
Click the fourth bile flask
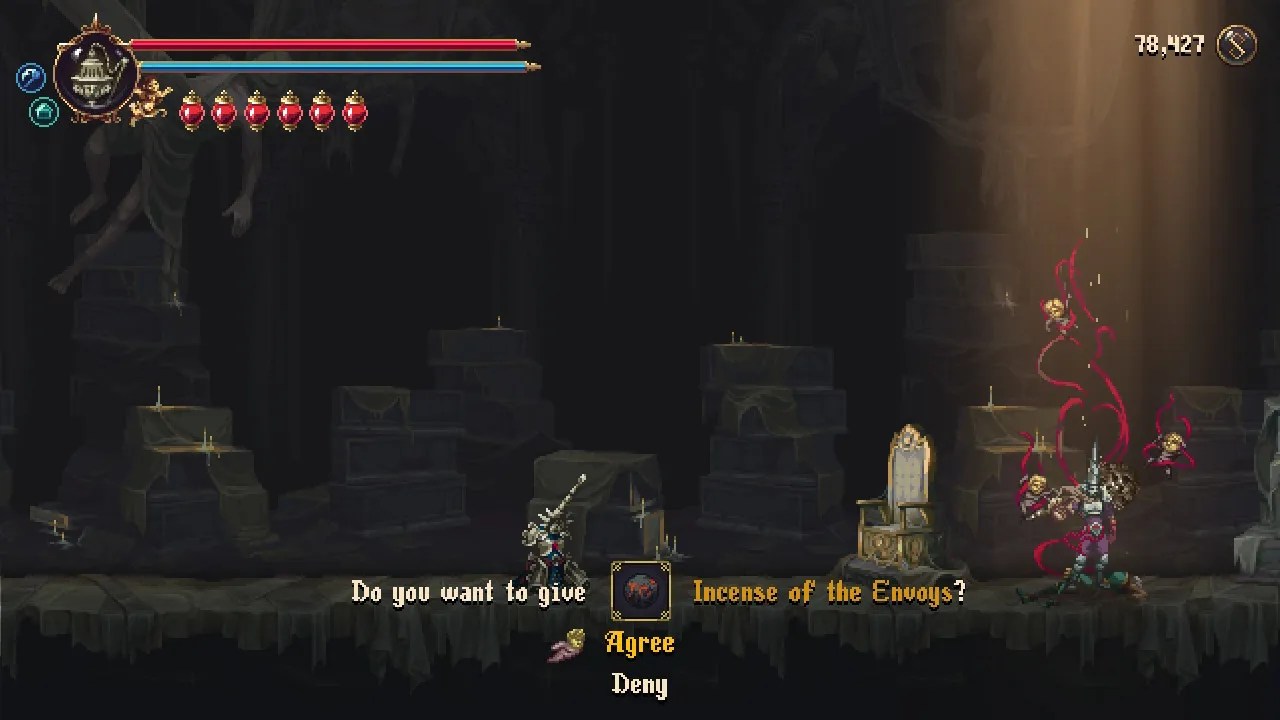pos(287,113)
